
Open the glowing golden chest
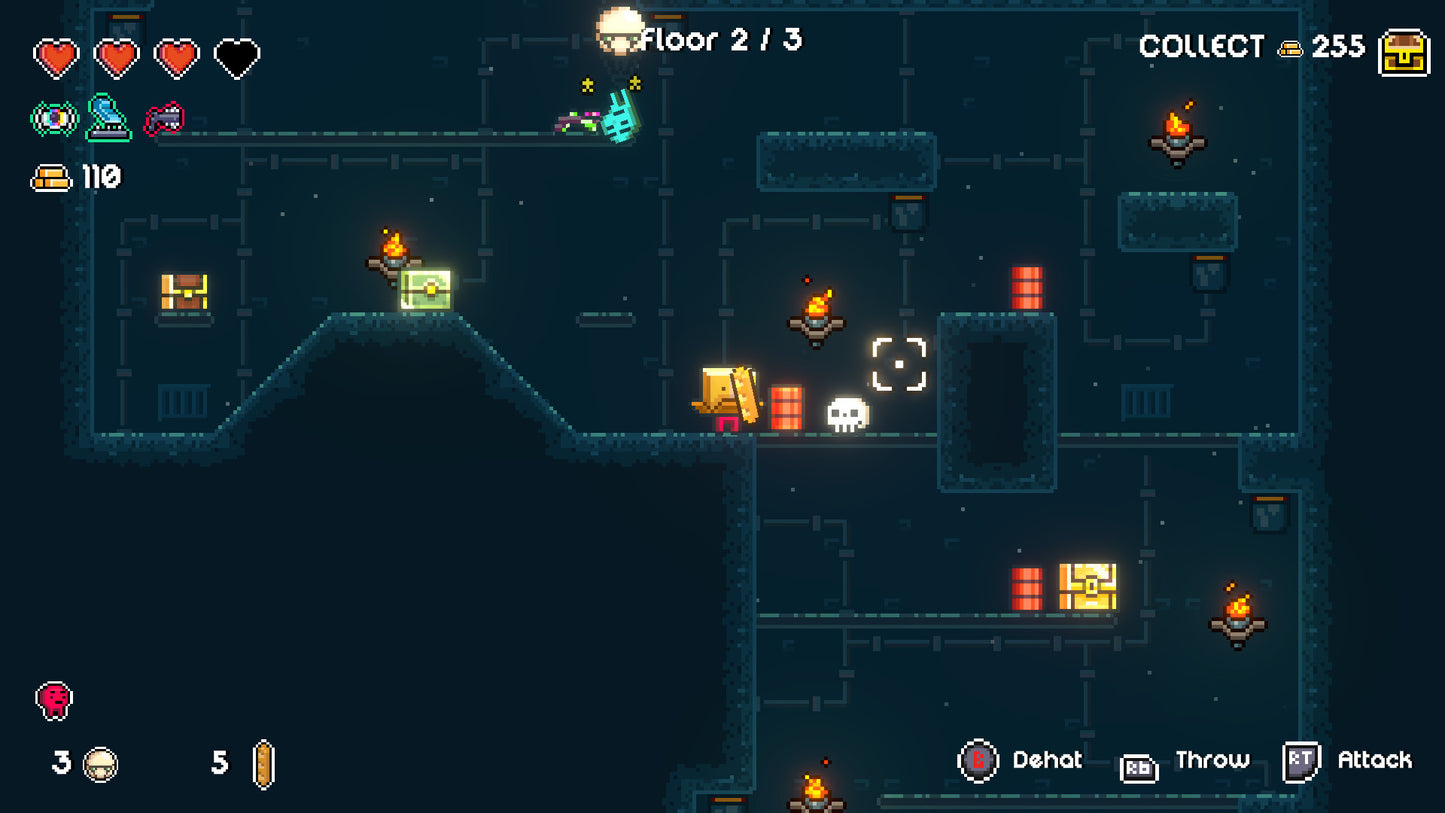[1088, 584]
